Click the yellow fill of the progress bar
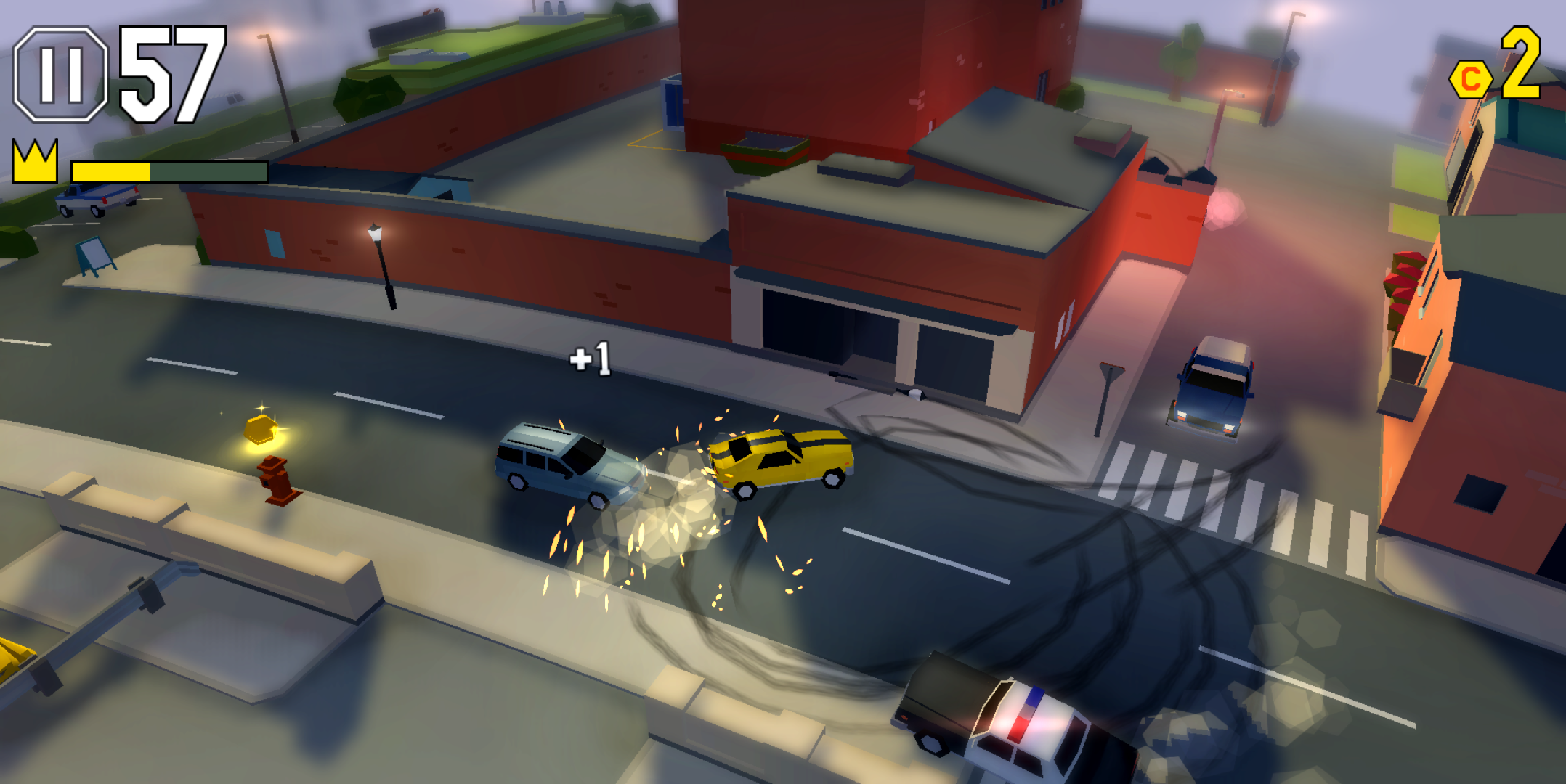 (x=113, y=172)
